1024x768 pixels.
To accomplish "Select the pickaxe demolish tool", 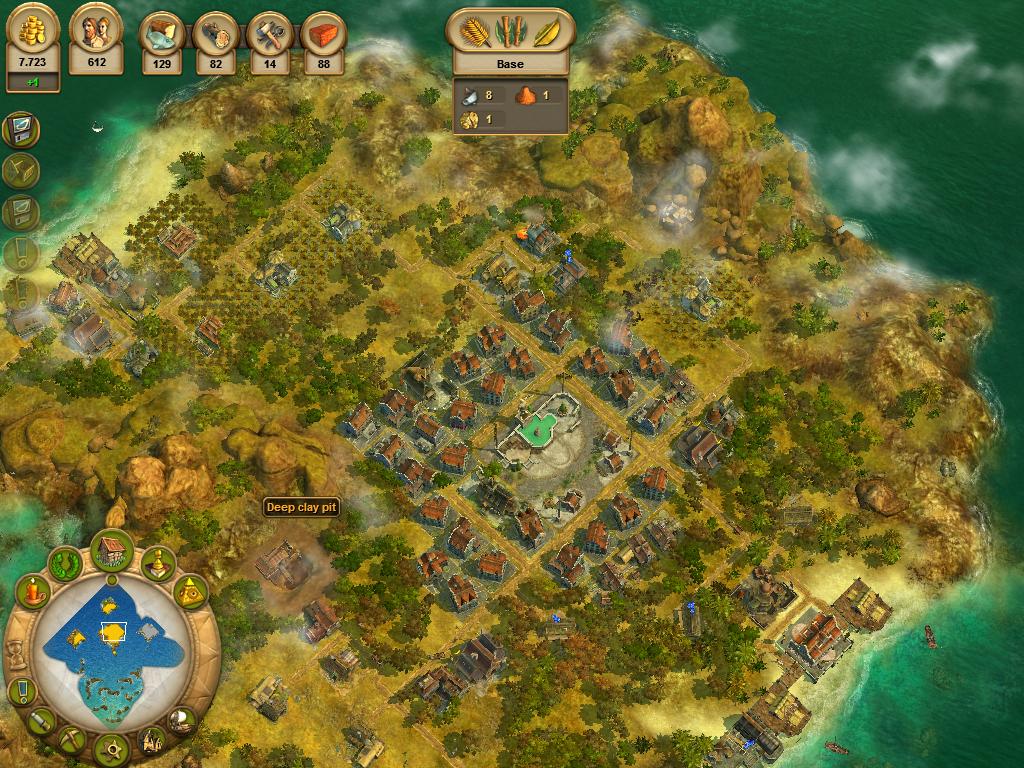I will pyautogui.click(x=71, y=740).
